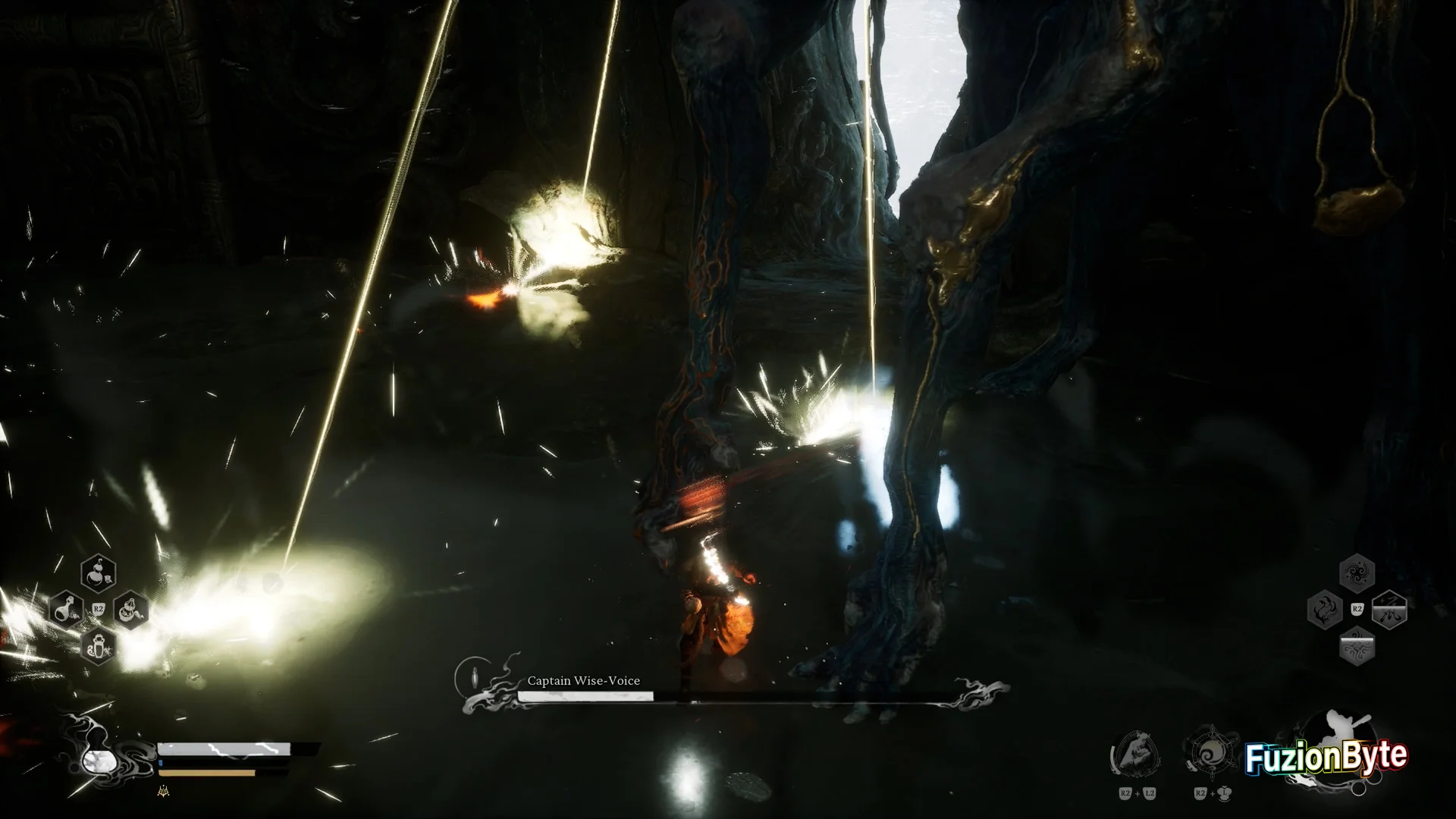
Task: Pick the bottom jar item slot
Action: coord(99,645)
